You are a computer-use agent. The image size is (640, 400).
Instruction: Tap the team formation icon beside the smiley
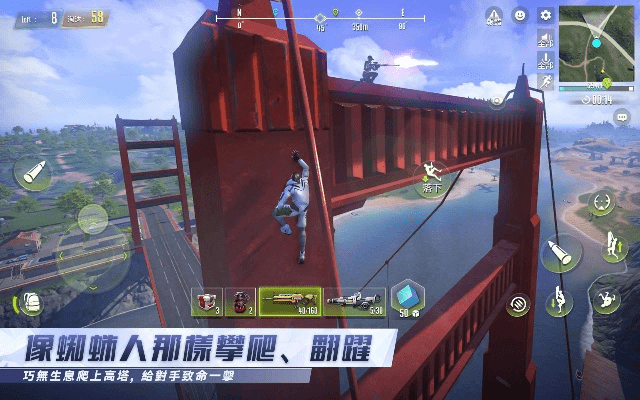(494, 16)
